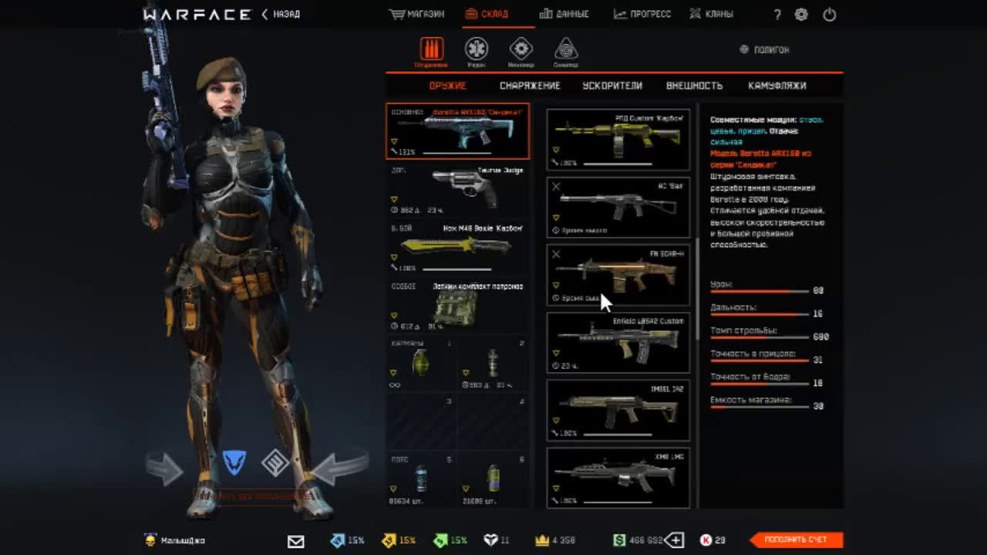Select the Sniper class icon
The image size is (987, 555).
(x=566, y=50)
